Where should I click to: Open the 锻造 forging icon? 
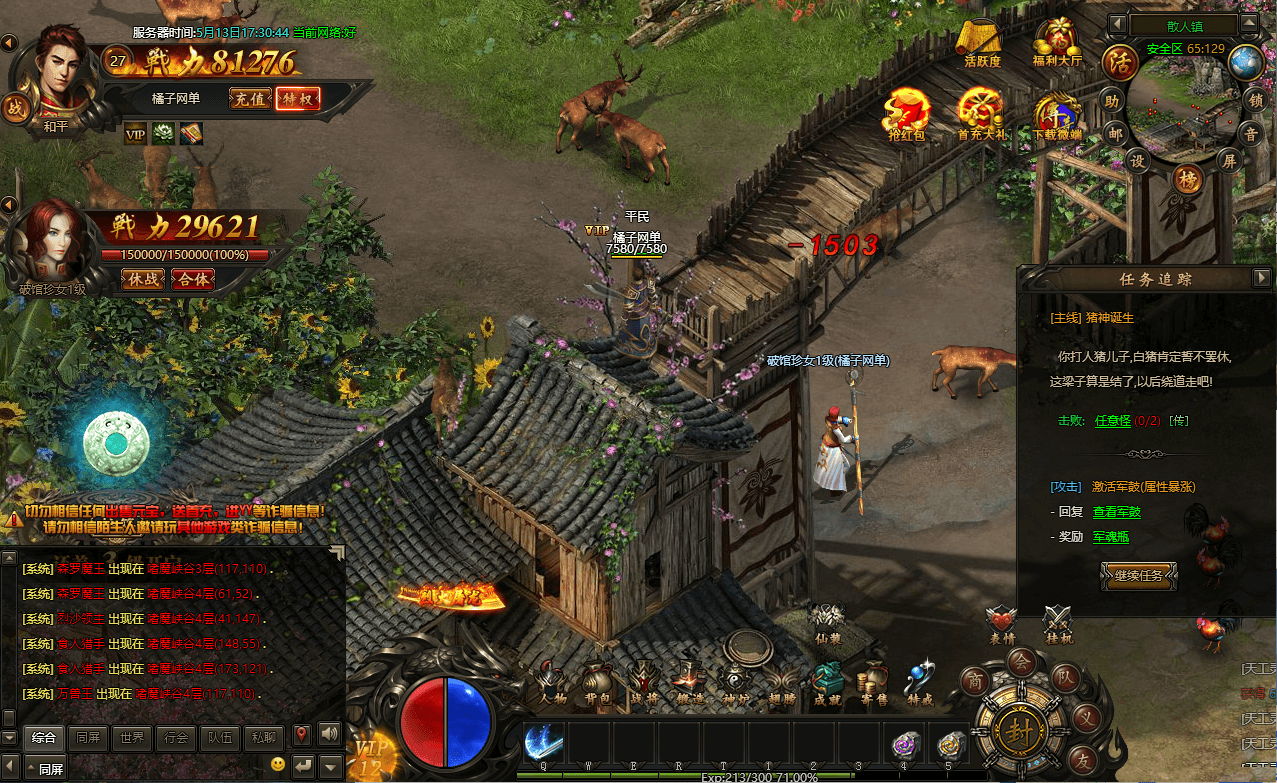(688, 682)
